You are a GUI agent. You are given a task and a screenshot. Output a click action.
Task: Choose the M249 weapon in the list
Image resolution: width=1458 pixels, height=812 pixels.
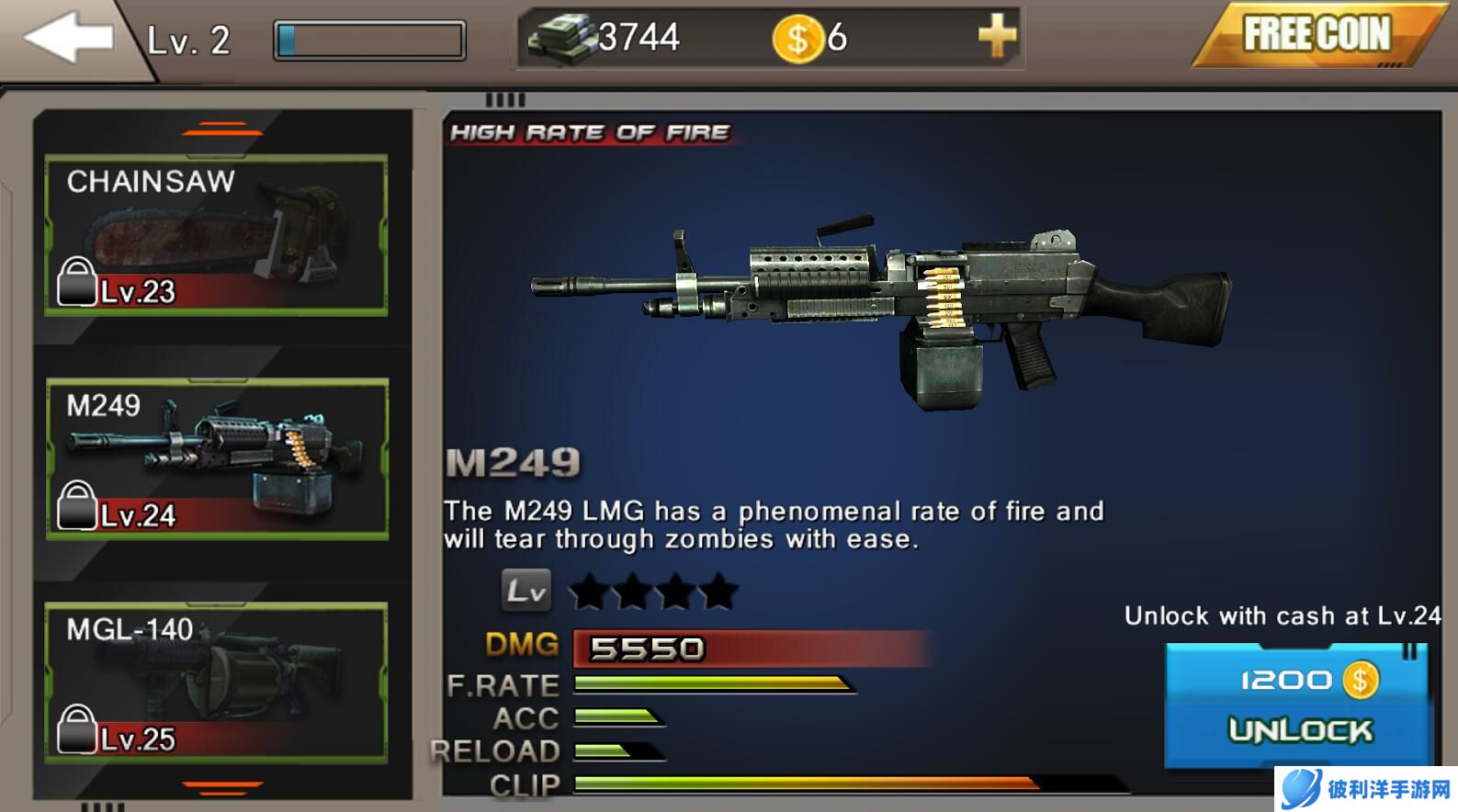[217, 458]
